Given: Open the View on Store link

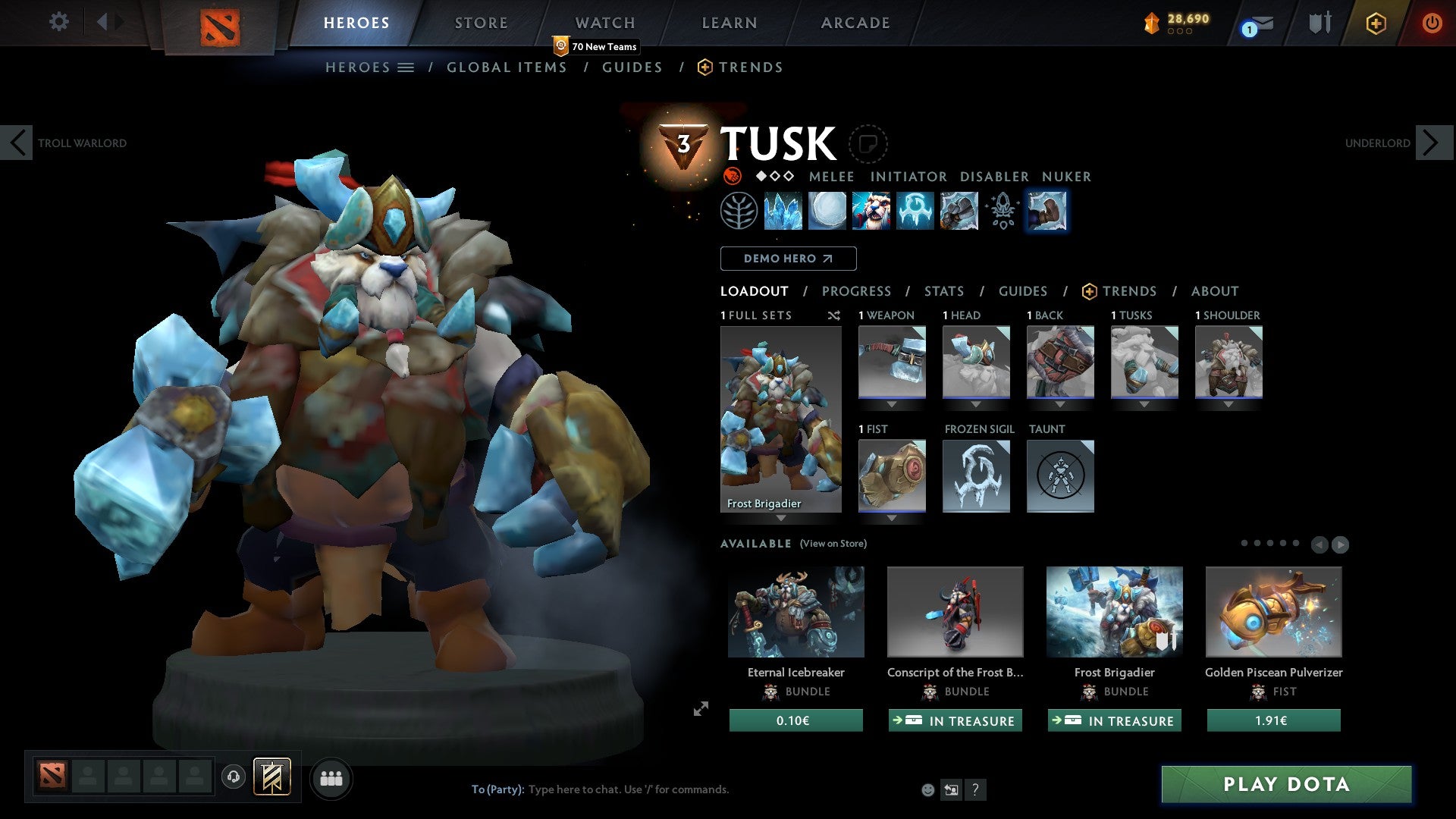Looking at the screenshot, I should tap(833, 544).
